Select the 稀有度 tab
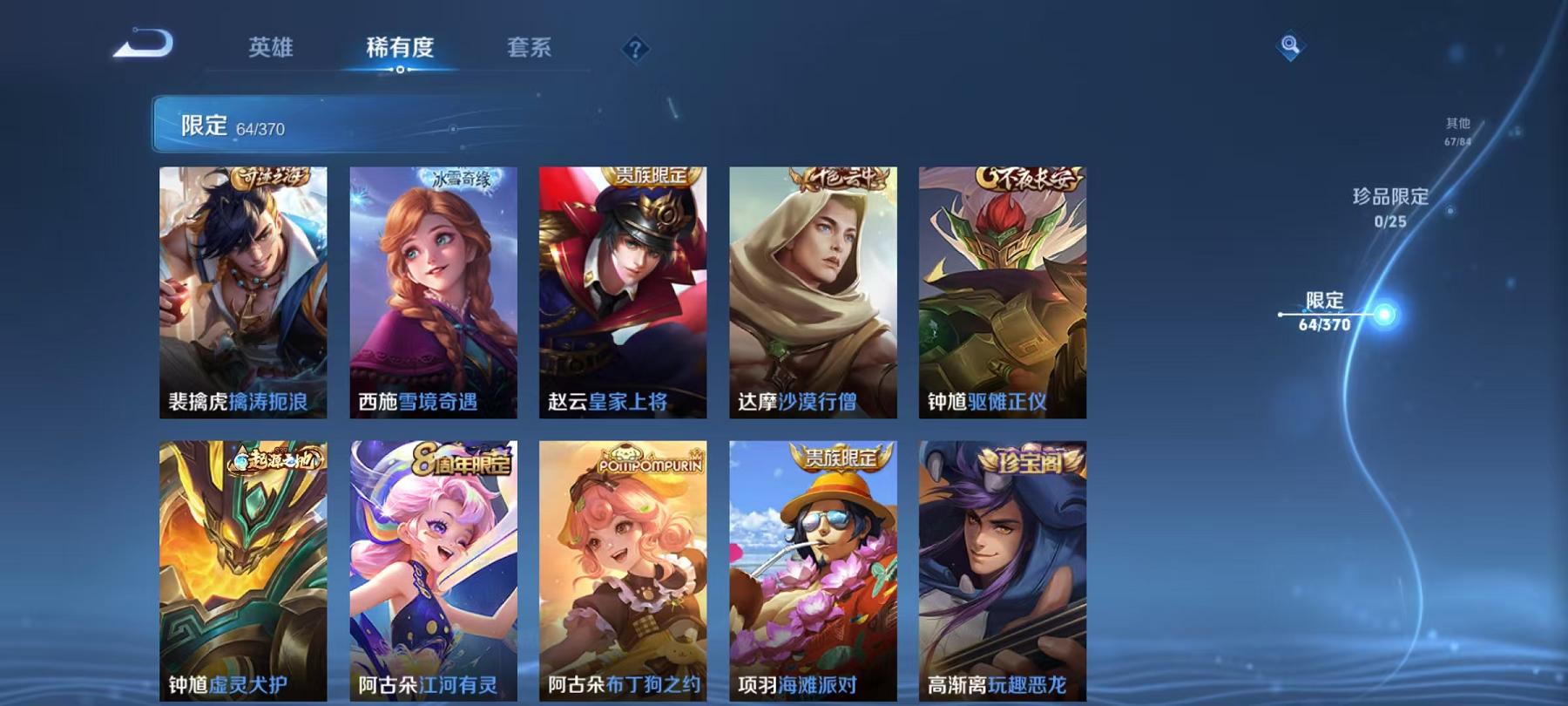Screen dimensions: 1568x706 [x=400, y=50]
